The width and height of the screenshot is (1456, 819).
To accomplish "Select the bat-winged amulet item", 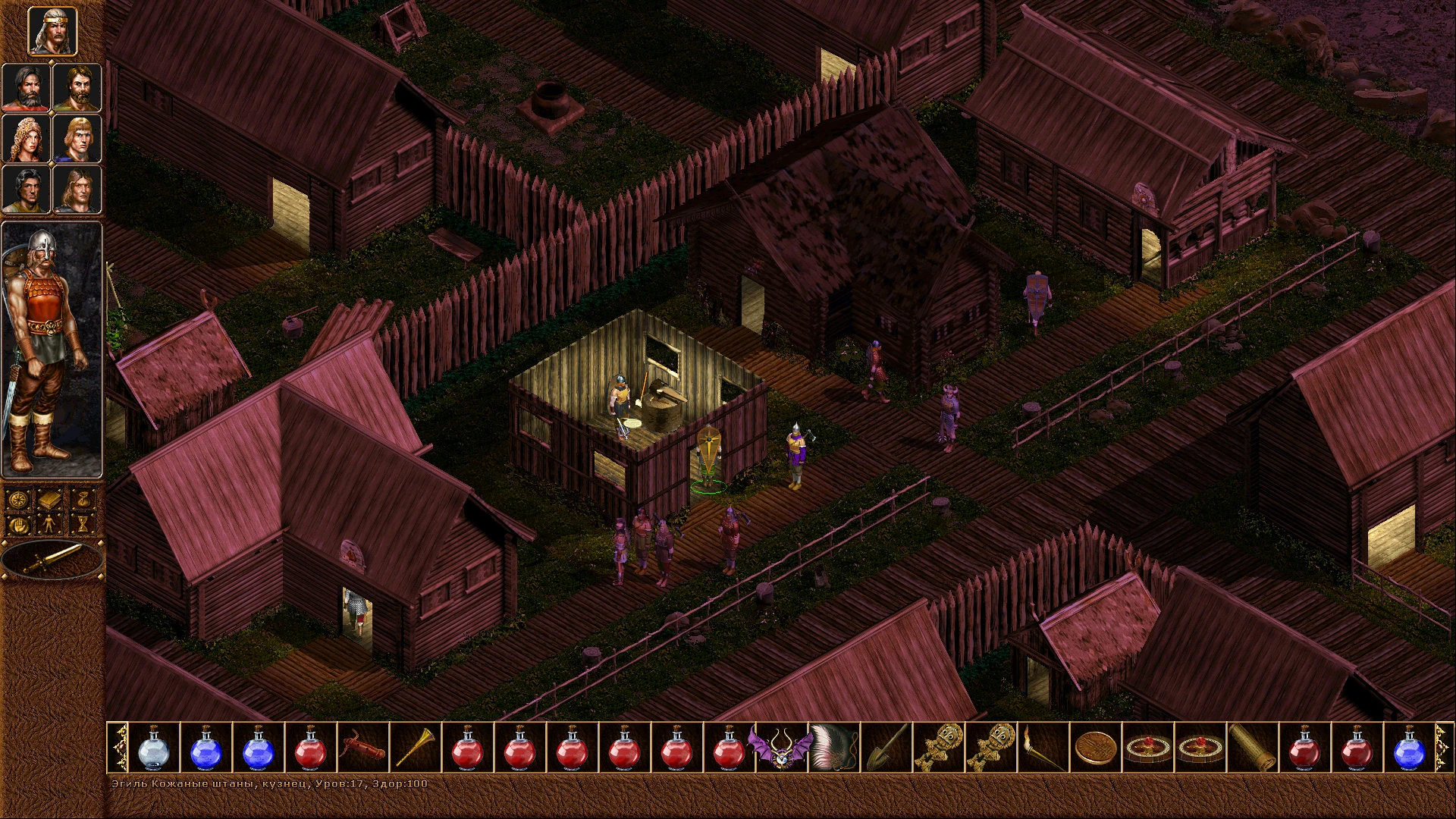I will pos(781,747).
